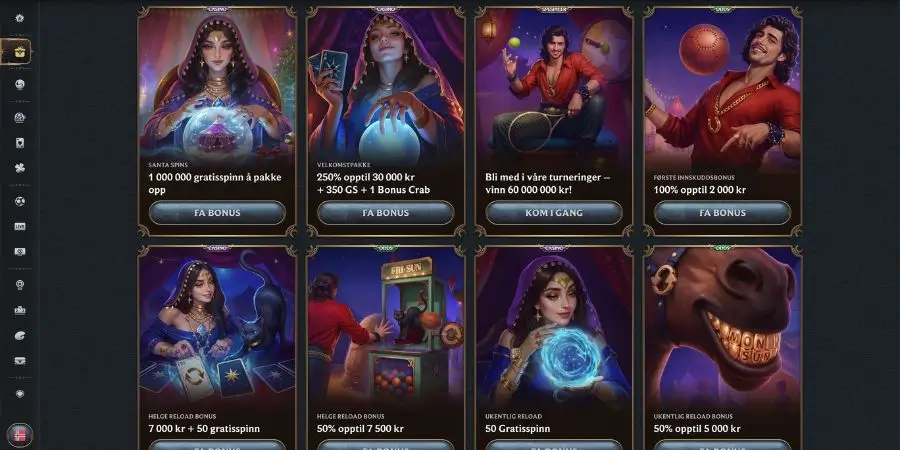Screen dimensions: 900x450
Task: View the første innskuddsbonus promo picture
Action: click(x=722, y=85)
